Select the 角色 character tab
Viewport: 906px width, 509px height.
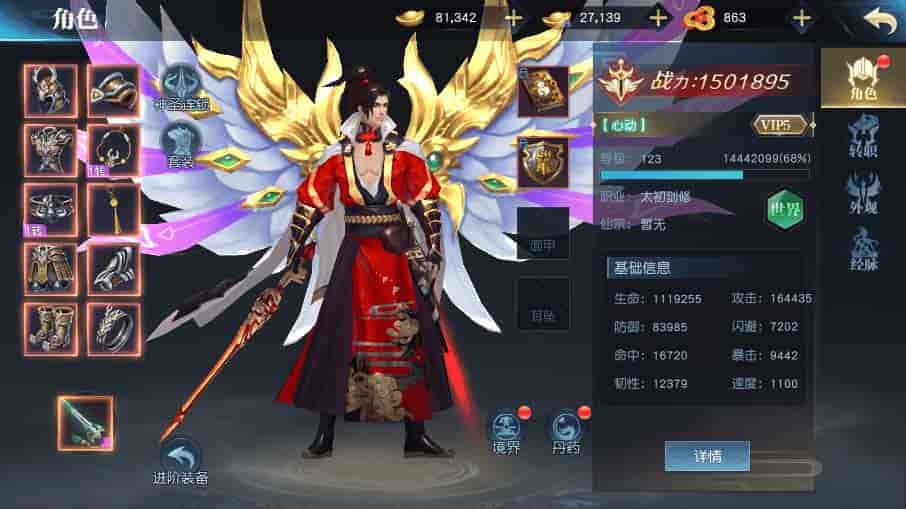tap(861, 78)
